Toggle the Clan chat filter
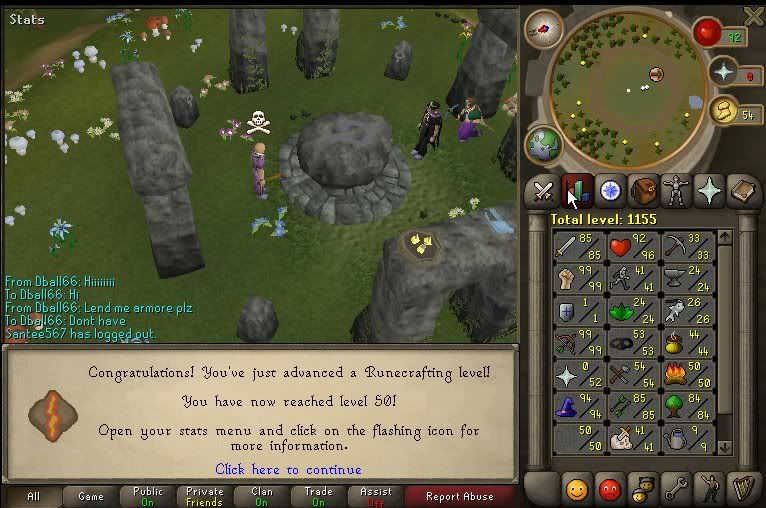This screenshot has height=508, width=766. coord(262,496)
